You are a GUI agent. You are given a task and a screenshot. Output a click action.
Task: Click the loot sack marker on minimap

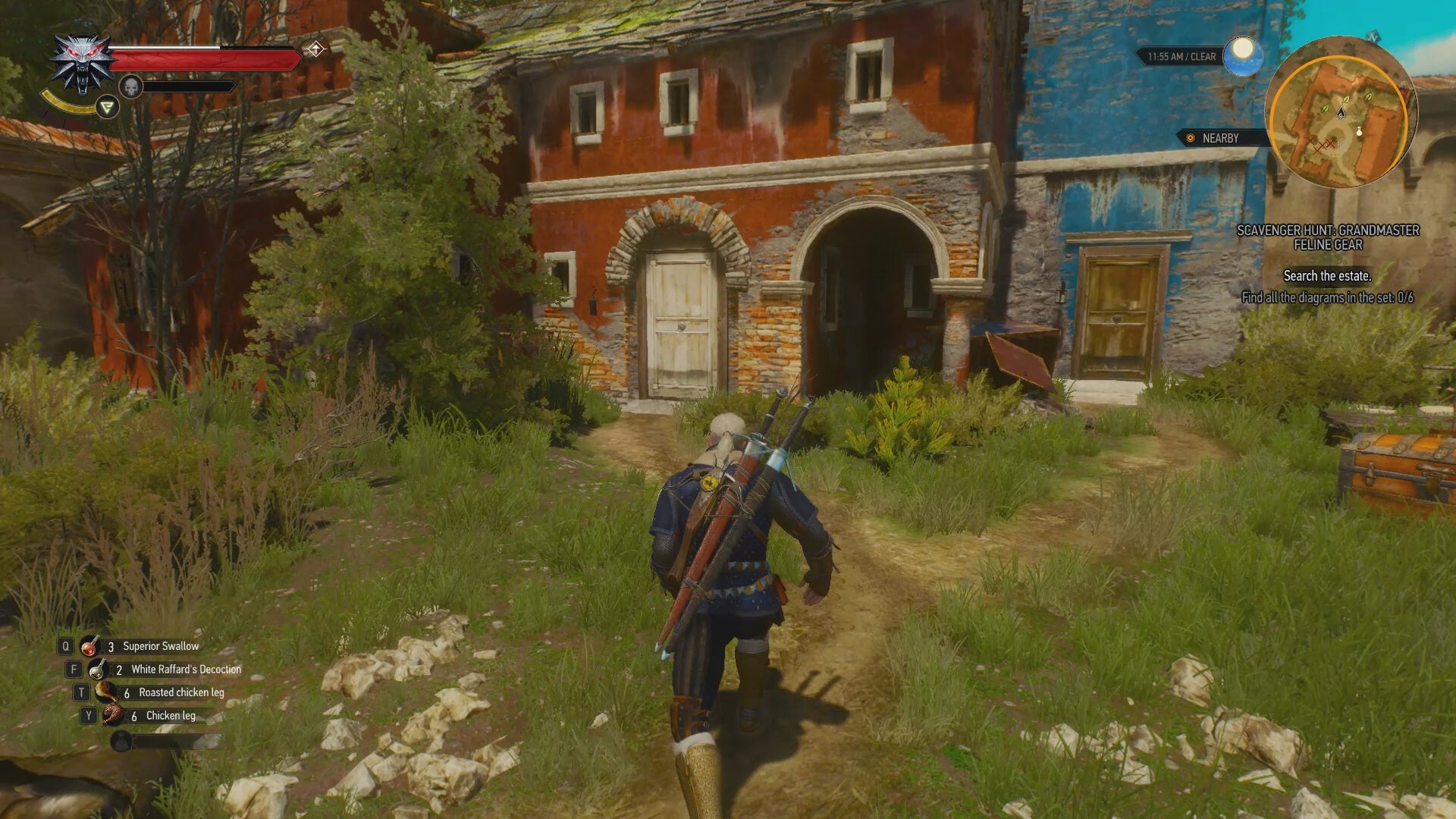coord(1357,133)
